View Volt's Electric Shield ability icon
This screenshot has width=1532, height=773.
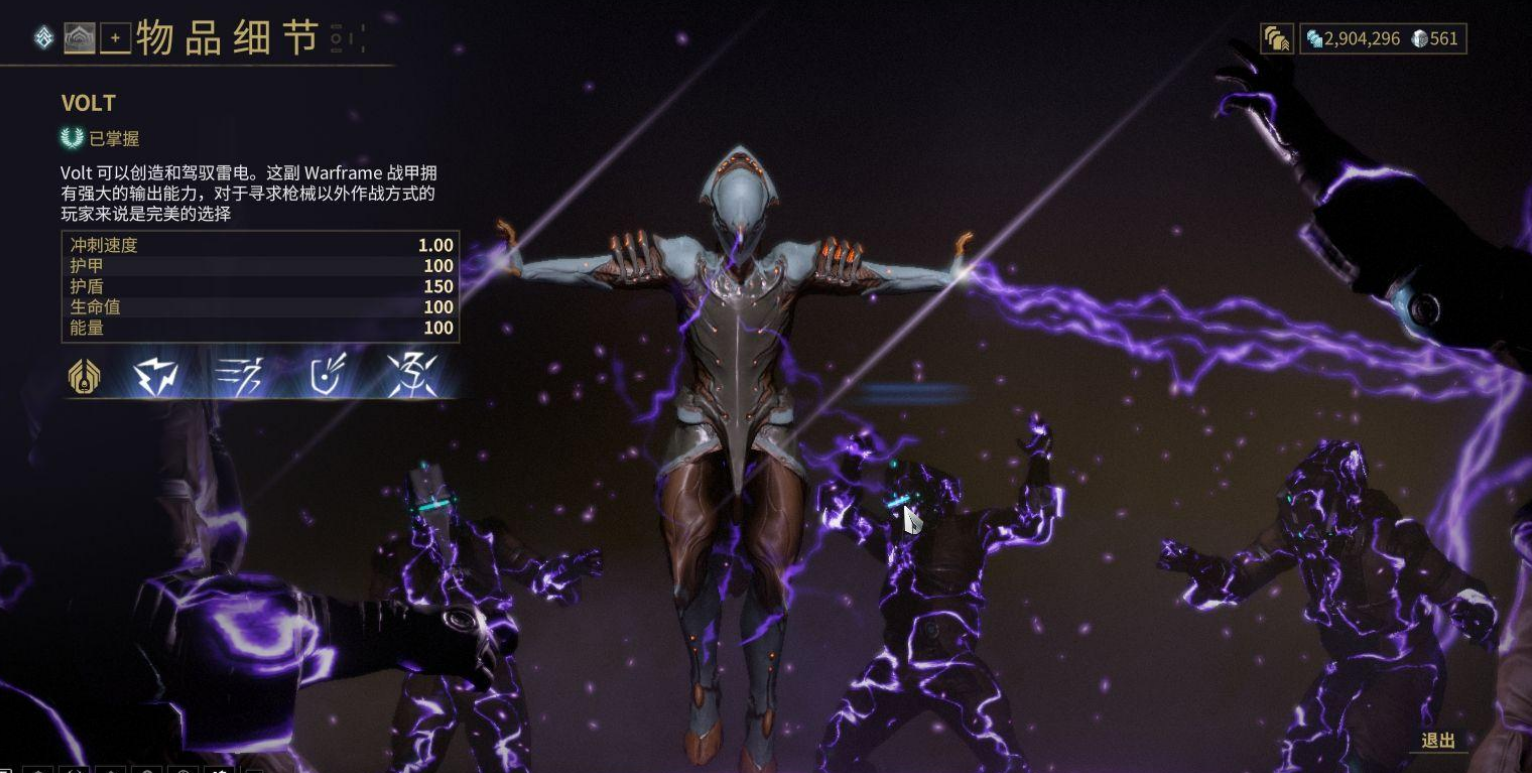[x=326, y=377]
